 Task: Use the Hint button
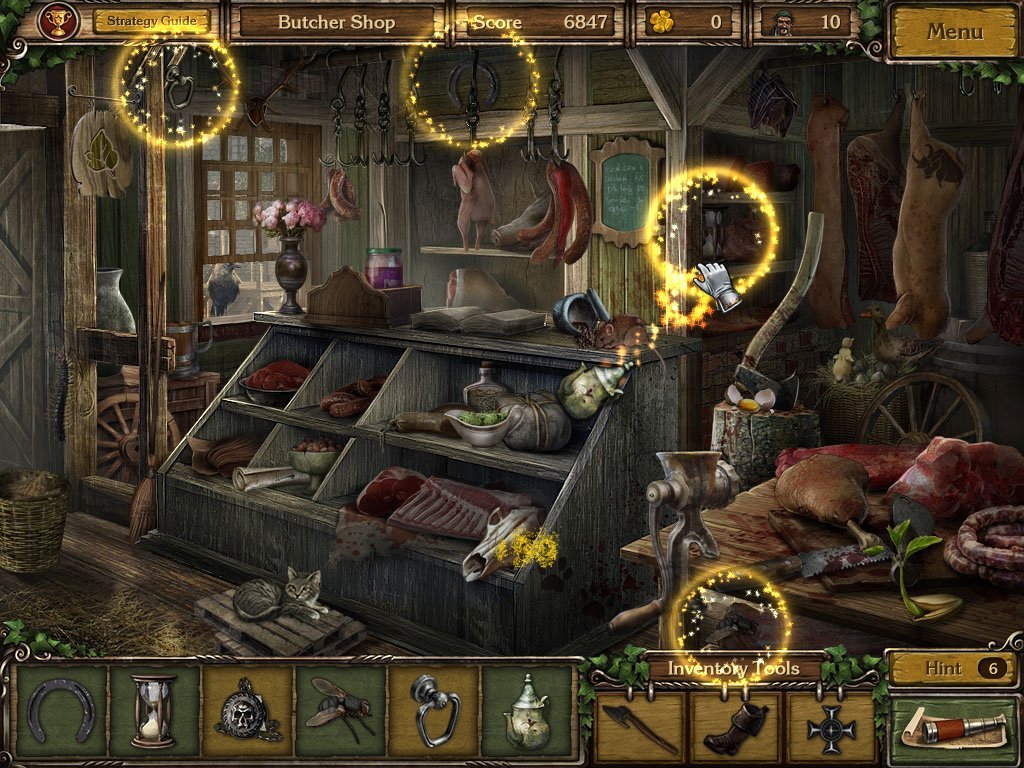952,669
